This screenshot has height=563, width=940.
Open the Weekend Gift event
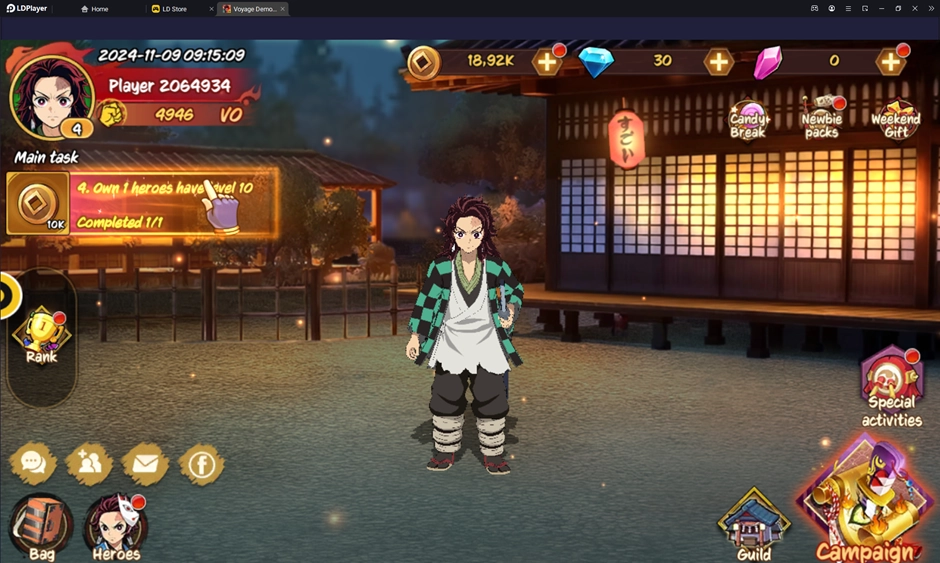pyautogui.click(x=895, y=120)
